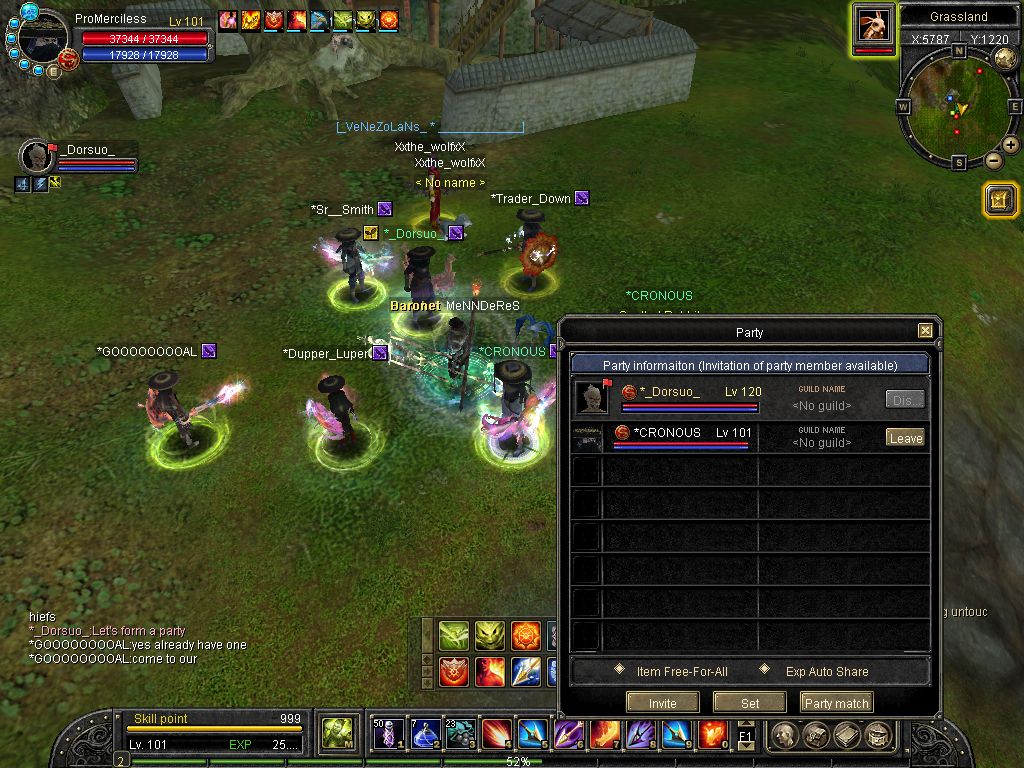Open the character head menu icon

click(785, 736)
